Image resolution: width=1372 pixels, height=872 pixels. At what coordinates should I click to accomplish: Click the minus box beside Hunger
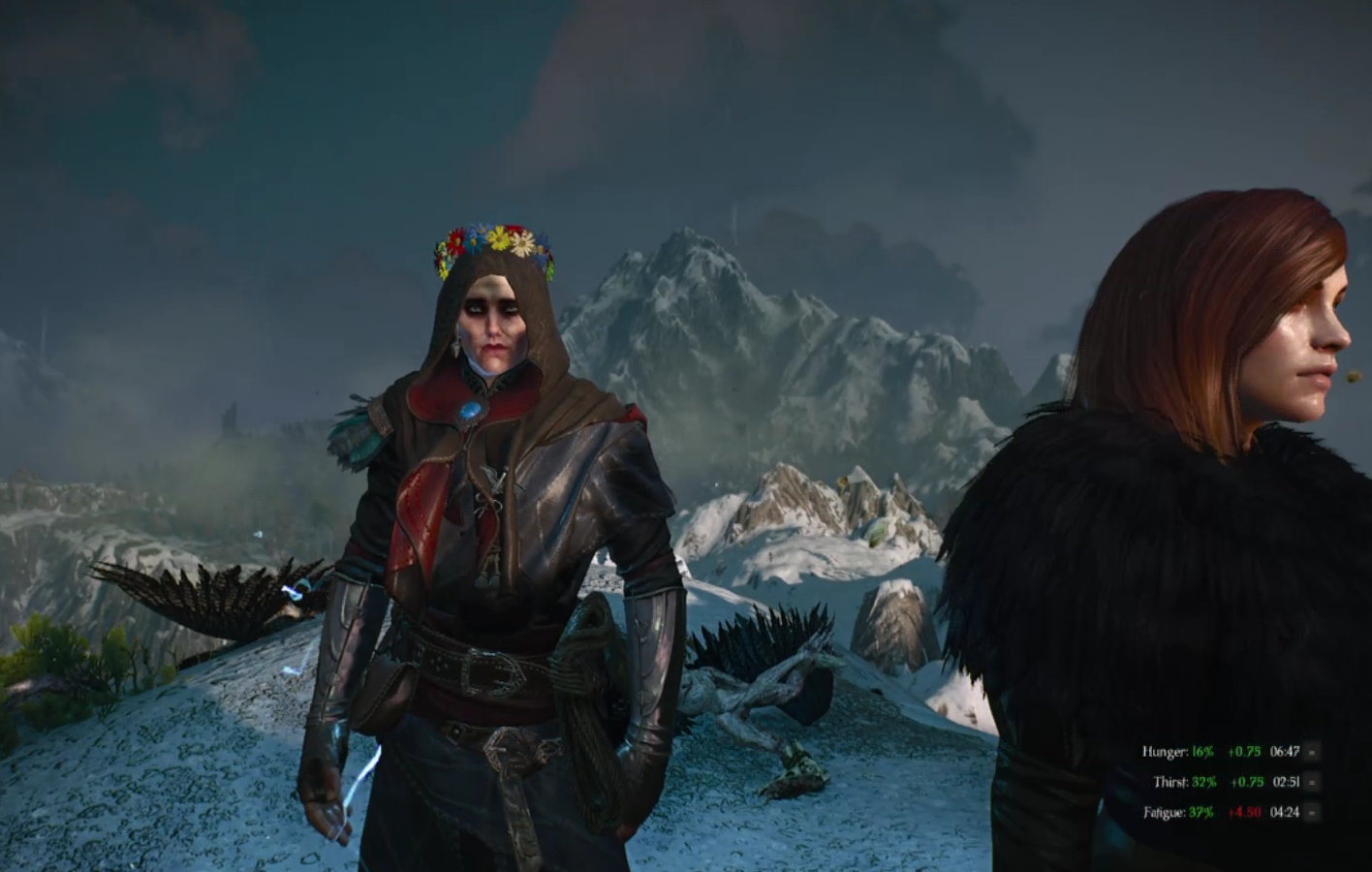pyautogui.click(x=1312, y=752)
